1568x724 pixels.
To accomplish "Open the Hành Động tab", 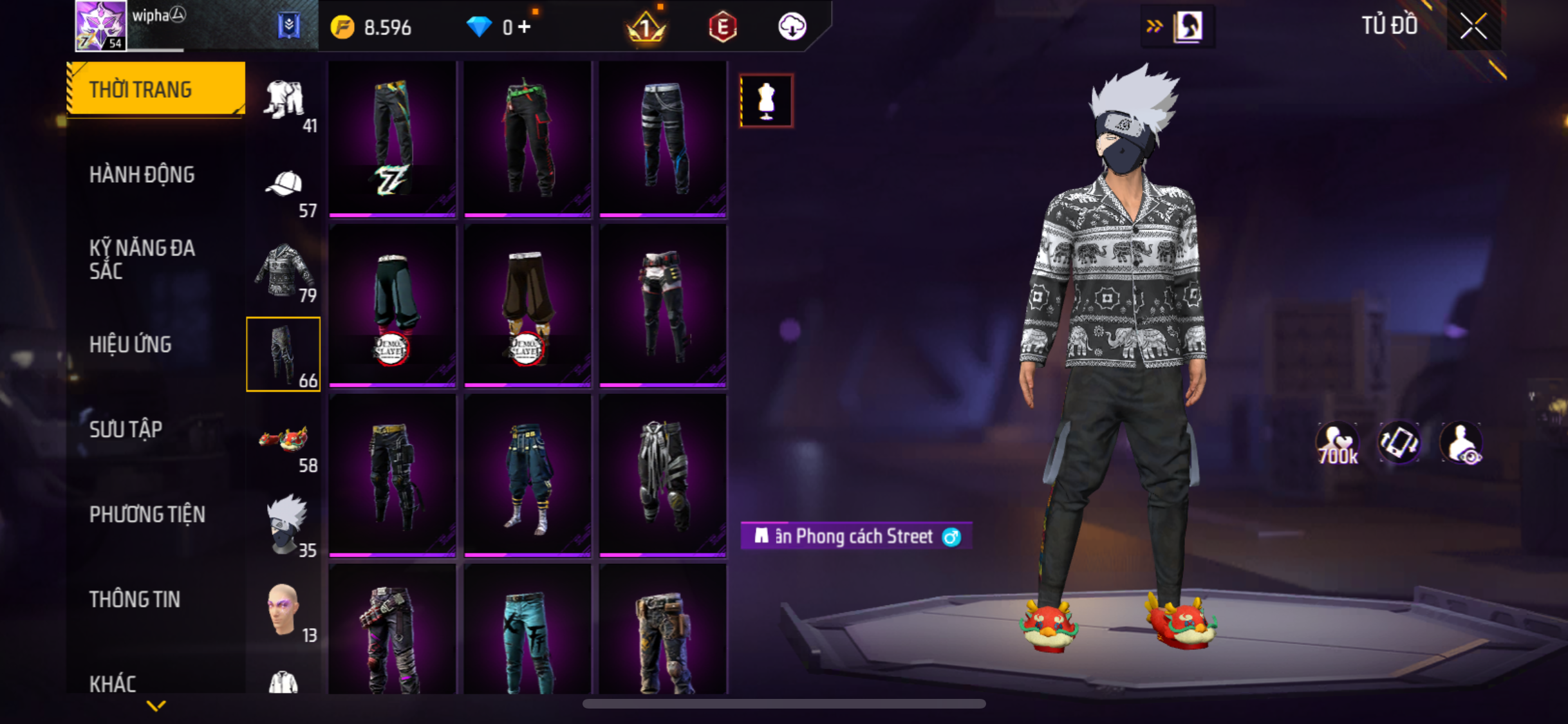I will (x=142, y=174).
